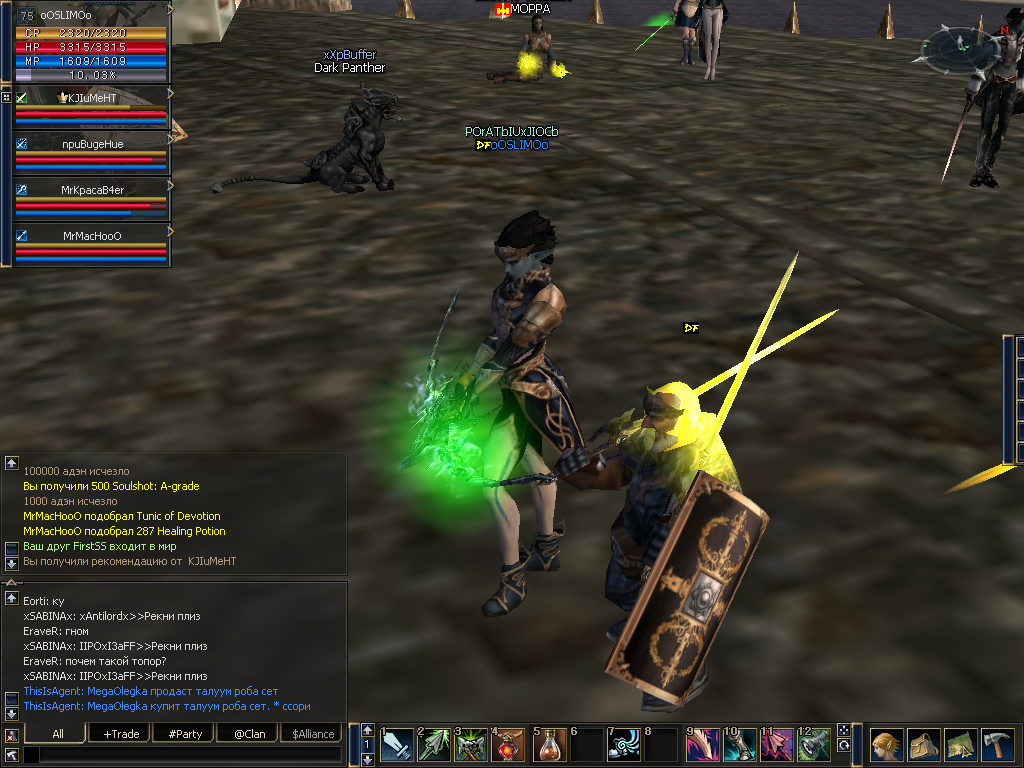Use the sword attack skill in slot 1
Screen dimensions: 1024x768
point(397,745)
